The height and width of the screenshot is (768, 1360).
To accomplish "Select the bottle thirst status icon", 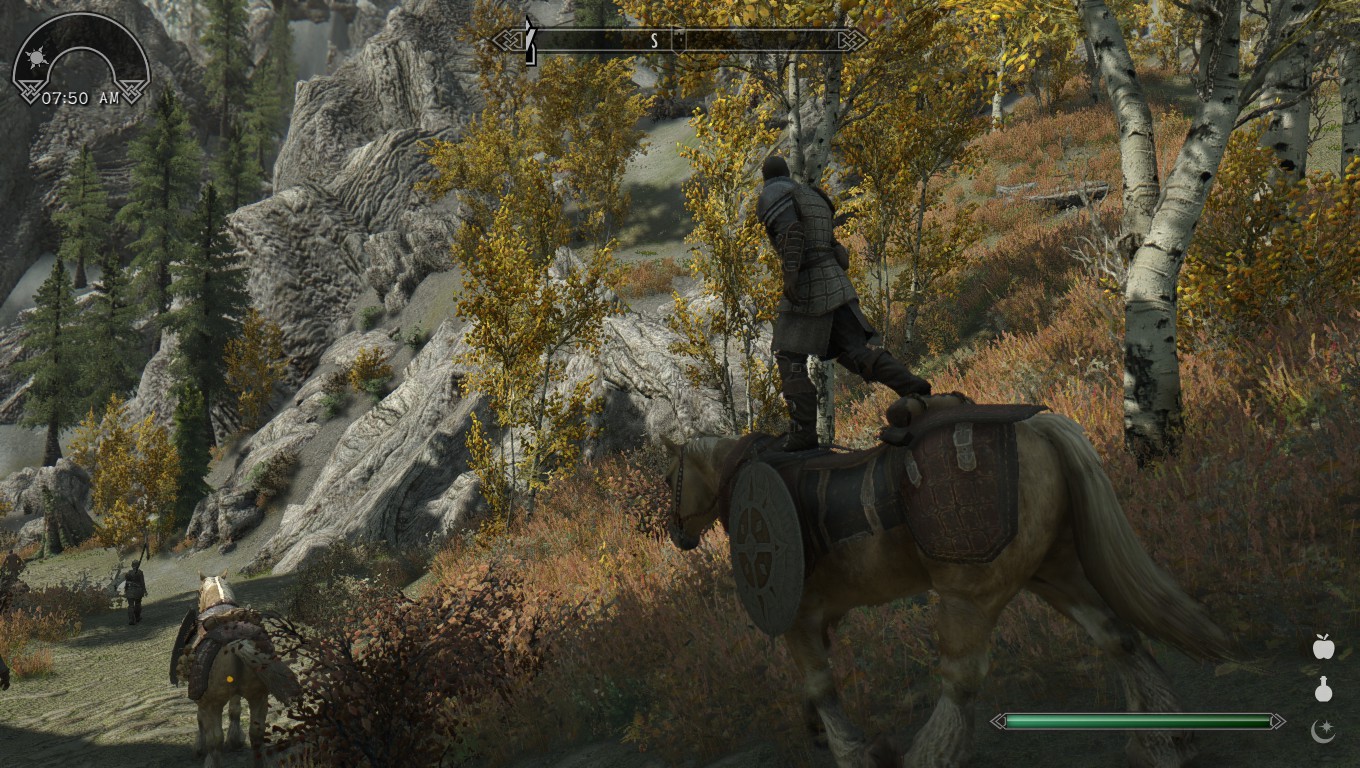I will [x=1323, y=689].
